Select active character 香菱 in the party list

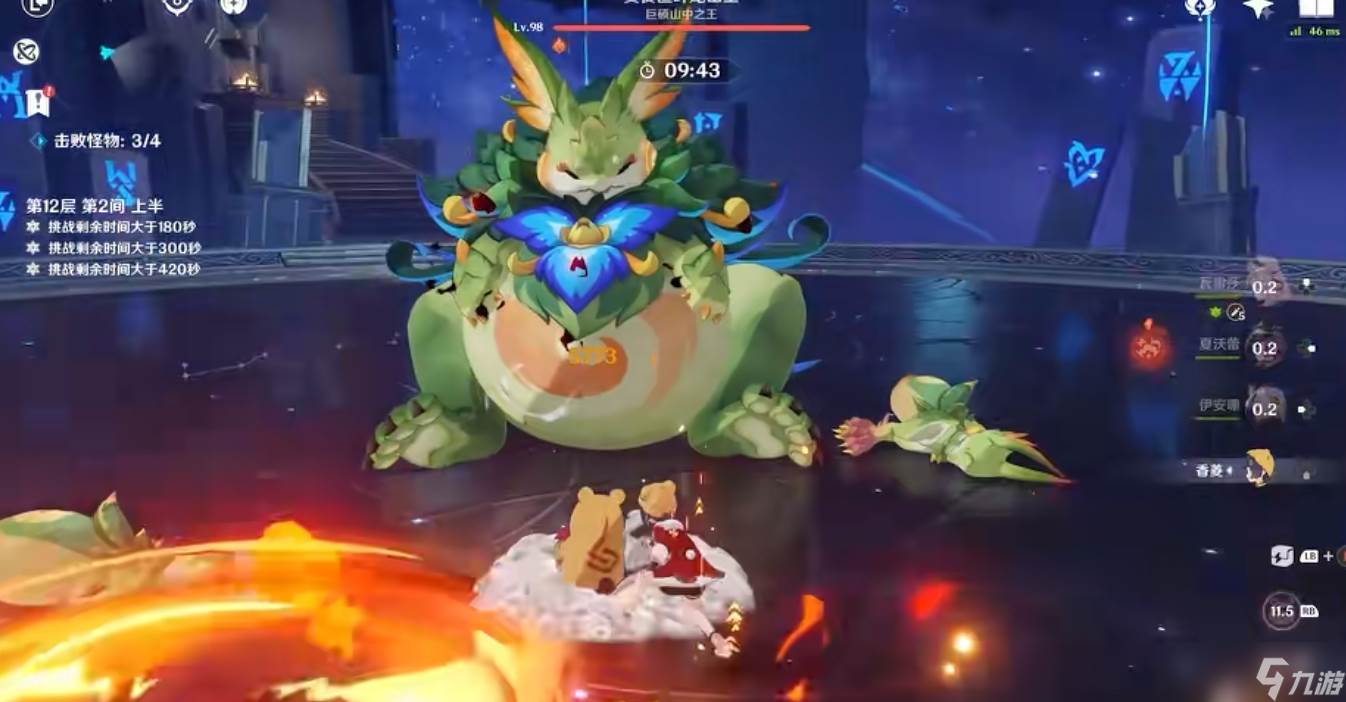[1260, 469]
